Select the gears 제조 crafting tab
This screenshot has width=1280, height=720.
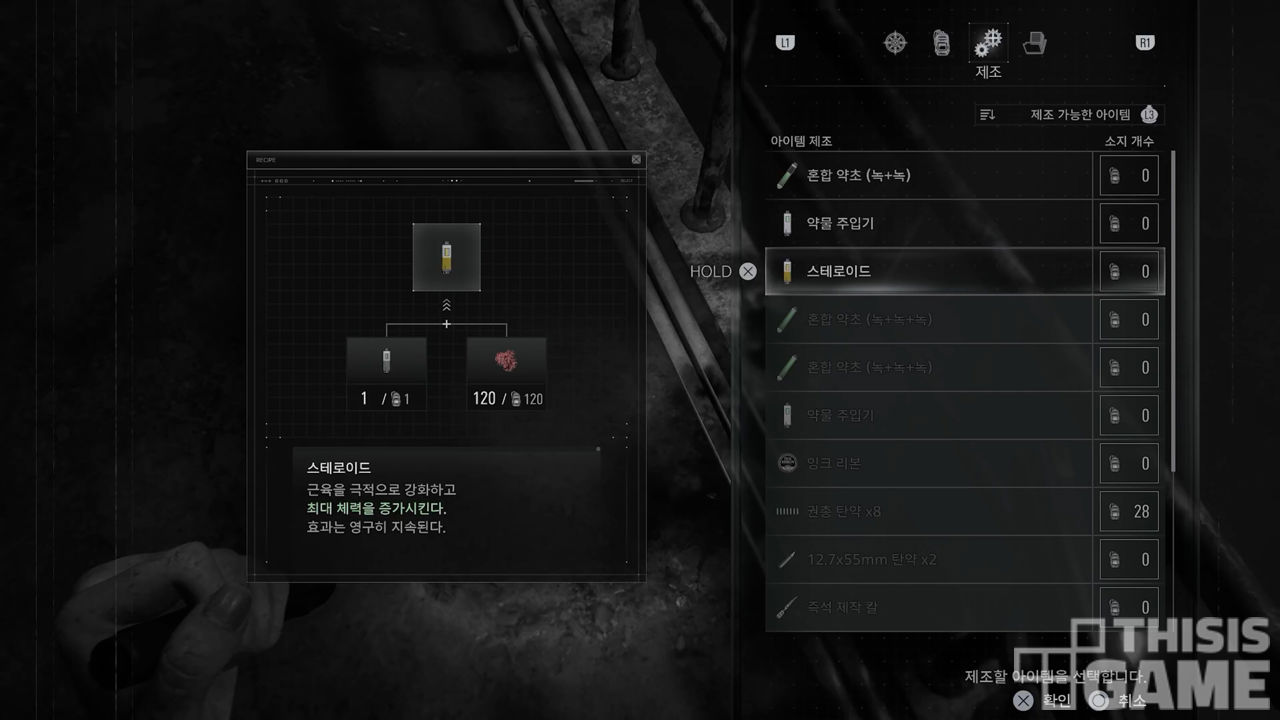tap(988, 44)
